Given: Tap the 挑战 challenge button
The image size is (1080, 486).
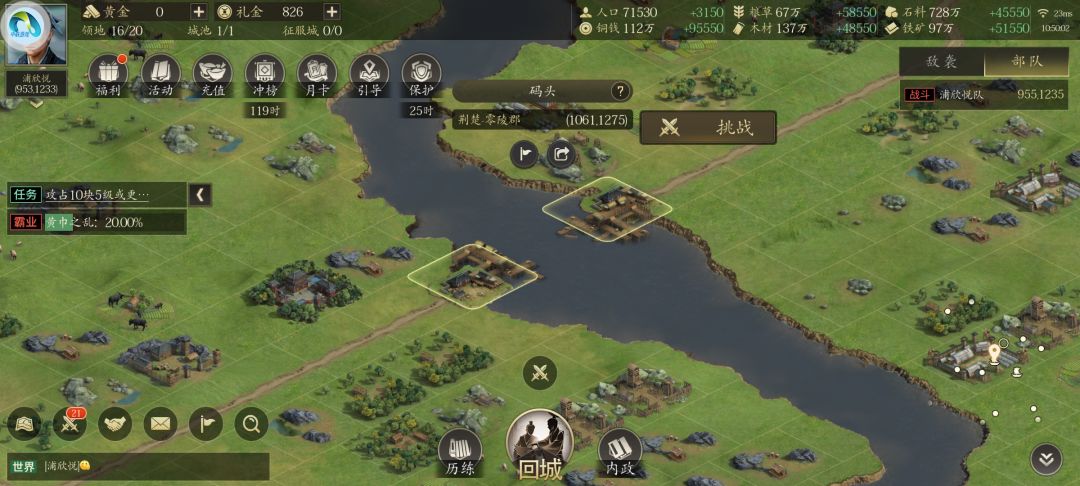Looking at the screenshot, I should click(708, 127).
